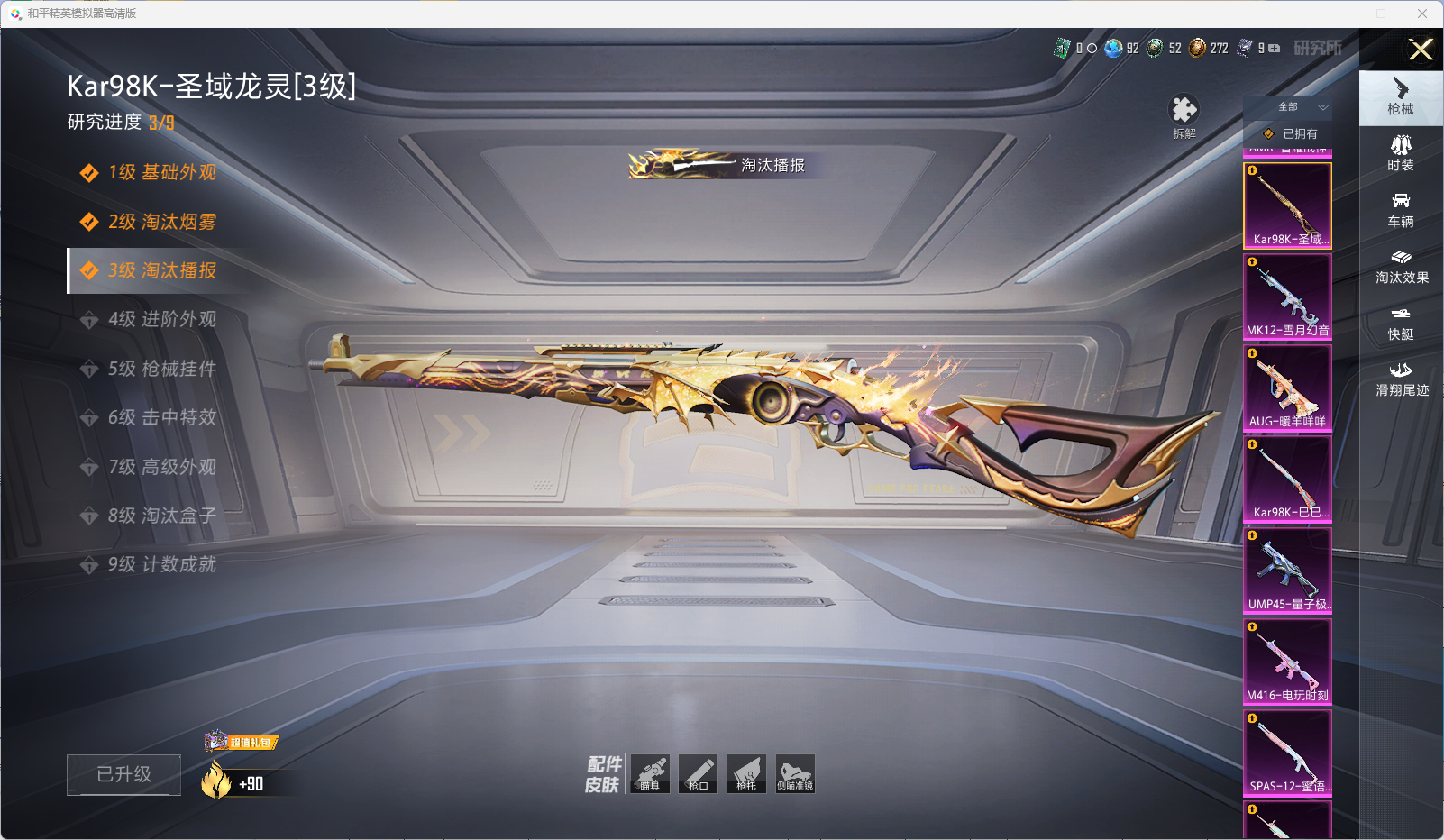Open the 车辆 vehicle tab
The height and width of the screenshot is (840, 1444).
(1401, 210)
